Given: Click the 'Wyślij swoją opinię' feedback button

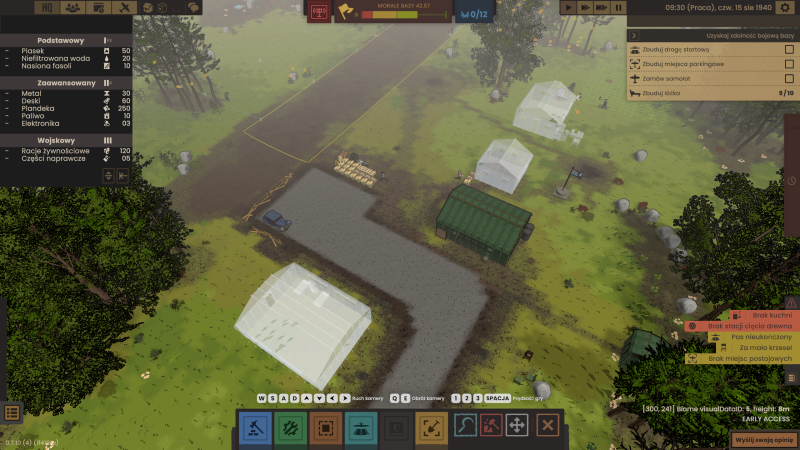Looking at the screenshot, I should click(765, 440).
